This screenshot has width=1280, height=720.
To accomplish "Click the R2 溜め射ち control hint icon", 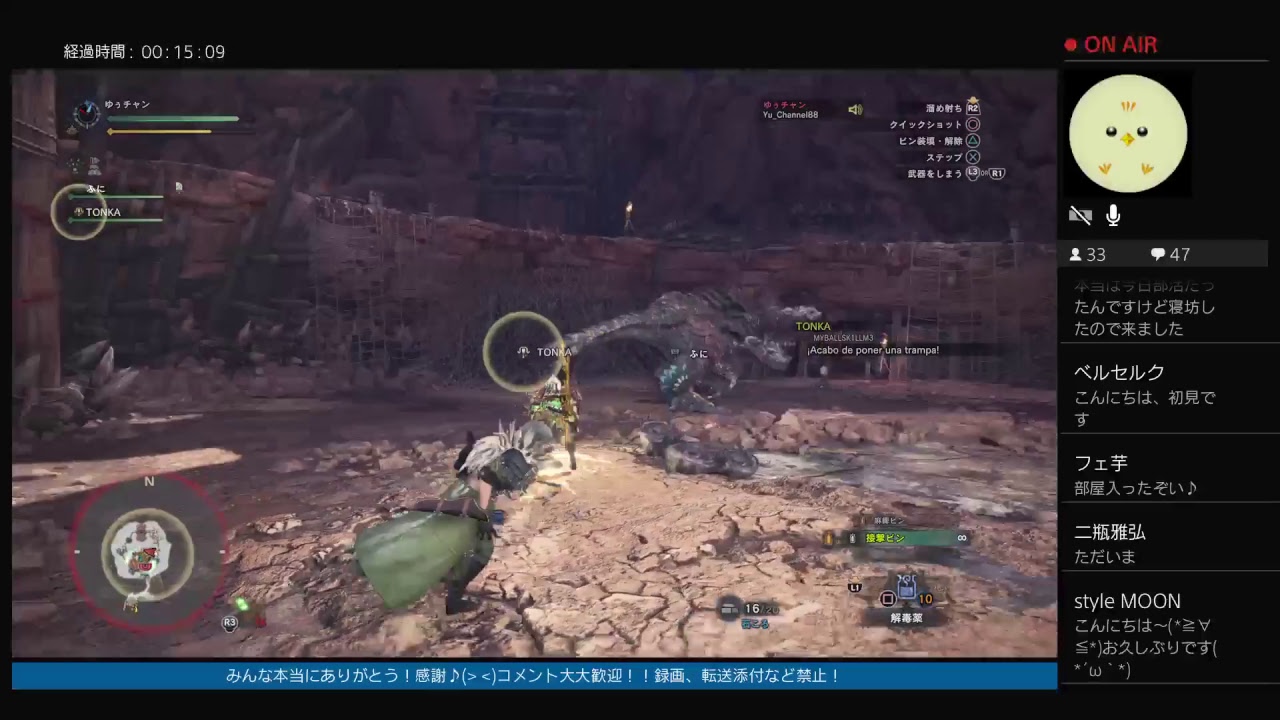I will point(971,107).
